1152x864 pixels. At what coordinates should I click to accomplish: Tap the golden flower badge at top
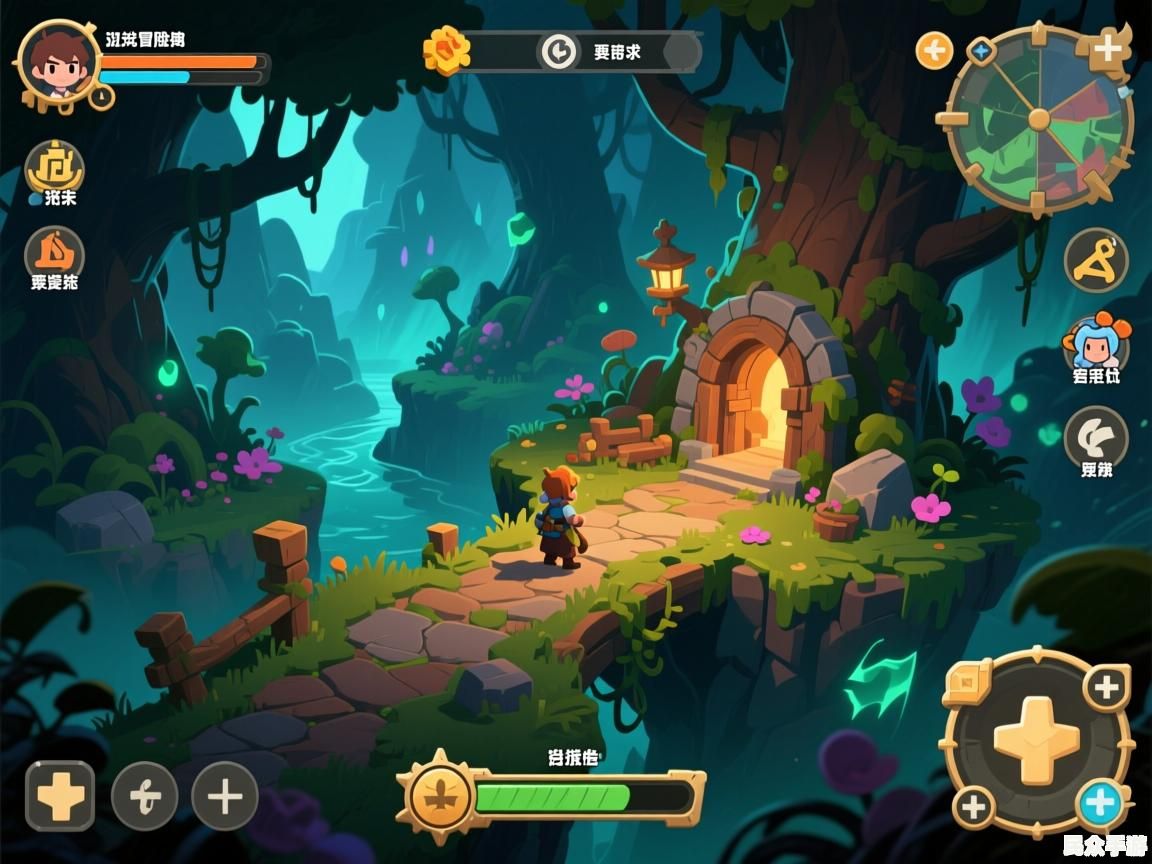point(446,49)
